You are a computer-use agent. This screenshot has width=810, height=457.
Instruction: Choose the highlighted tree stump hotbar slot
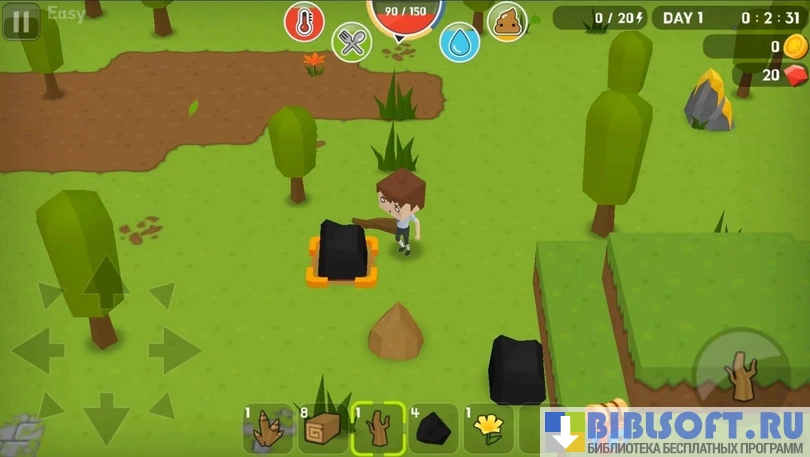(x=379, y=428)
